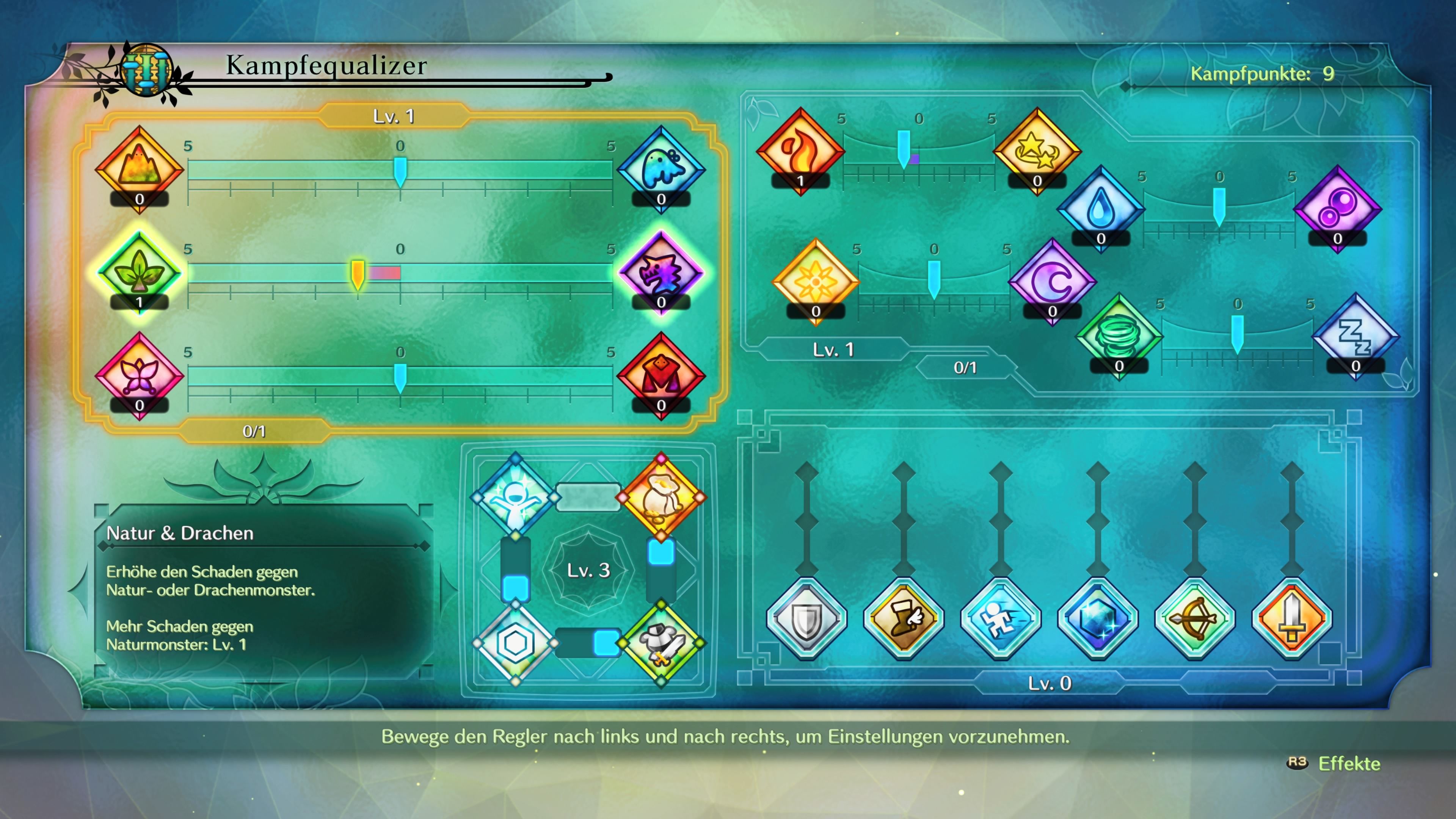Select the sleep Zz status icon
The image size is (1456, 819).
point(1356,336)
